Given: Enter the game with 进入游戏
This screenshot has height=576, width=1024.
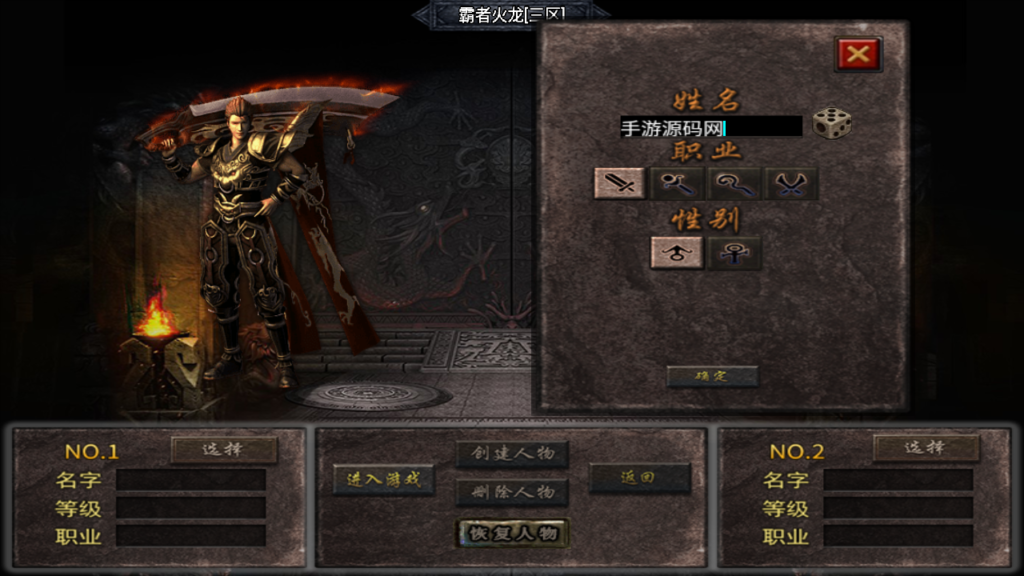Looking at the screenshot, I should [384, 479].
